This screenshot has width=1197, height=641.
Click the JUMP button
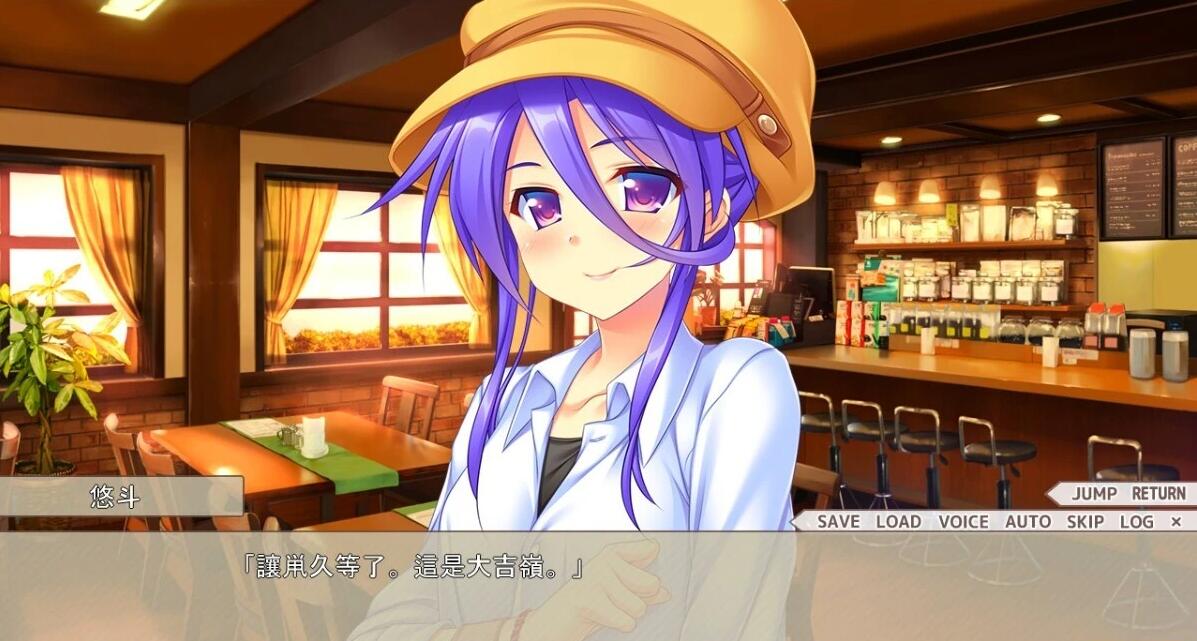tap(1094, 493)
